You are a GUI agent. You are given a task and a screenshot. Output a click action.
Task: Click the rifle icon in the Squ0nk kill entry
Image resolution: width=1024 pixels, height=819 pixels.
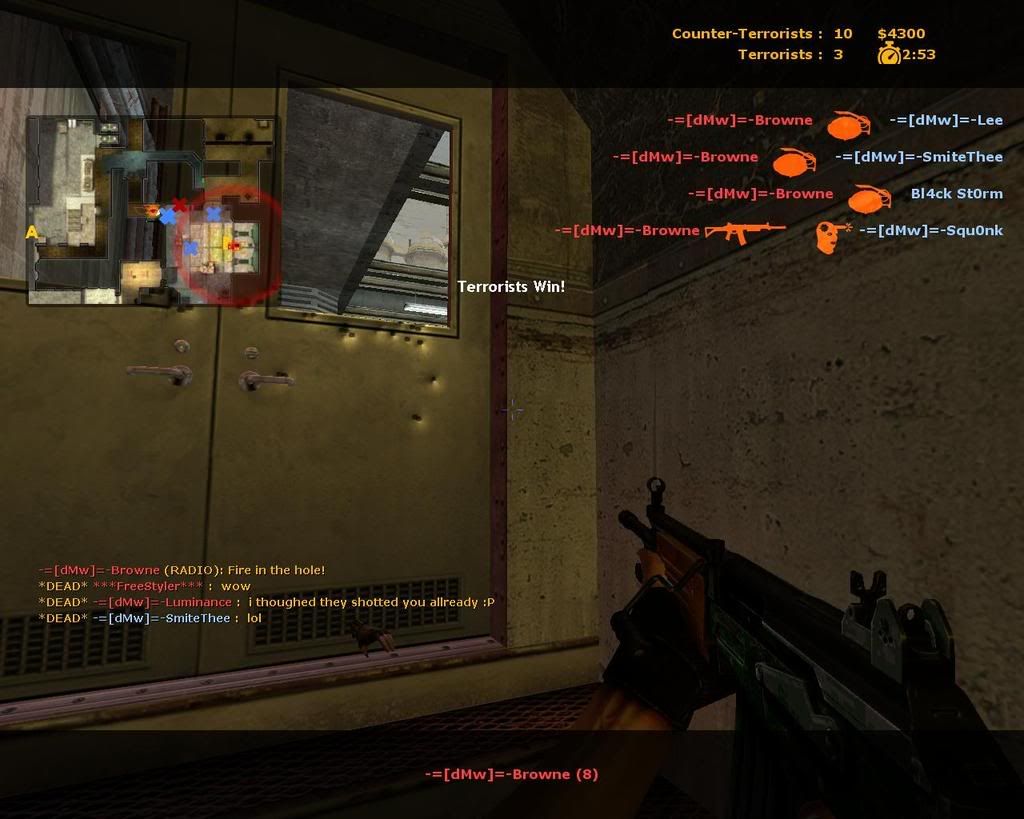click(x=744, y=232)
